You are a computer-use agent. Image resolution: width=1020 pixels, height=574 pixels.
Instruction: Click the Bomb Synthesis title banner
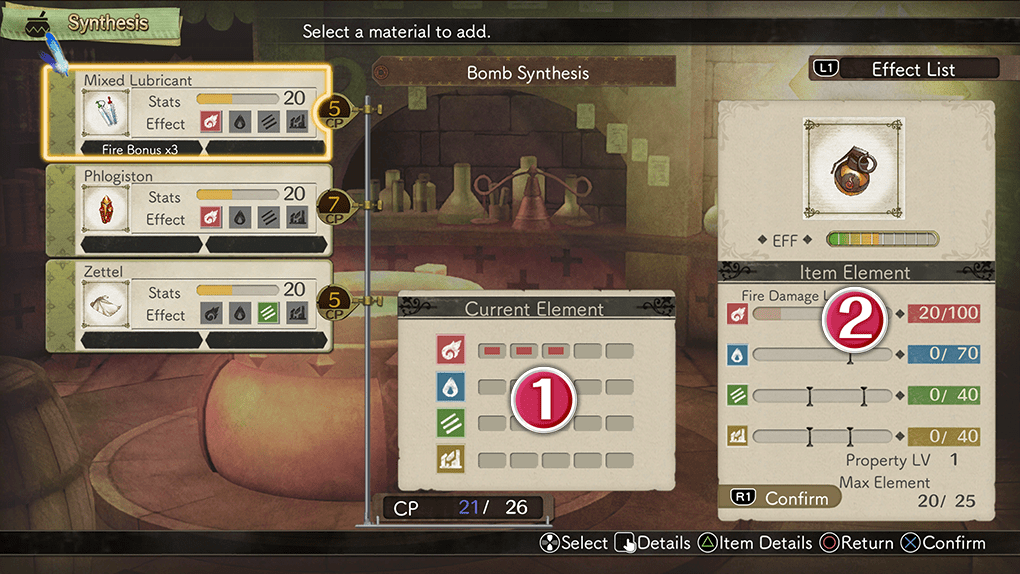(527, 73)
